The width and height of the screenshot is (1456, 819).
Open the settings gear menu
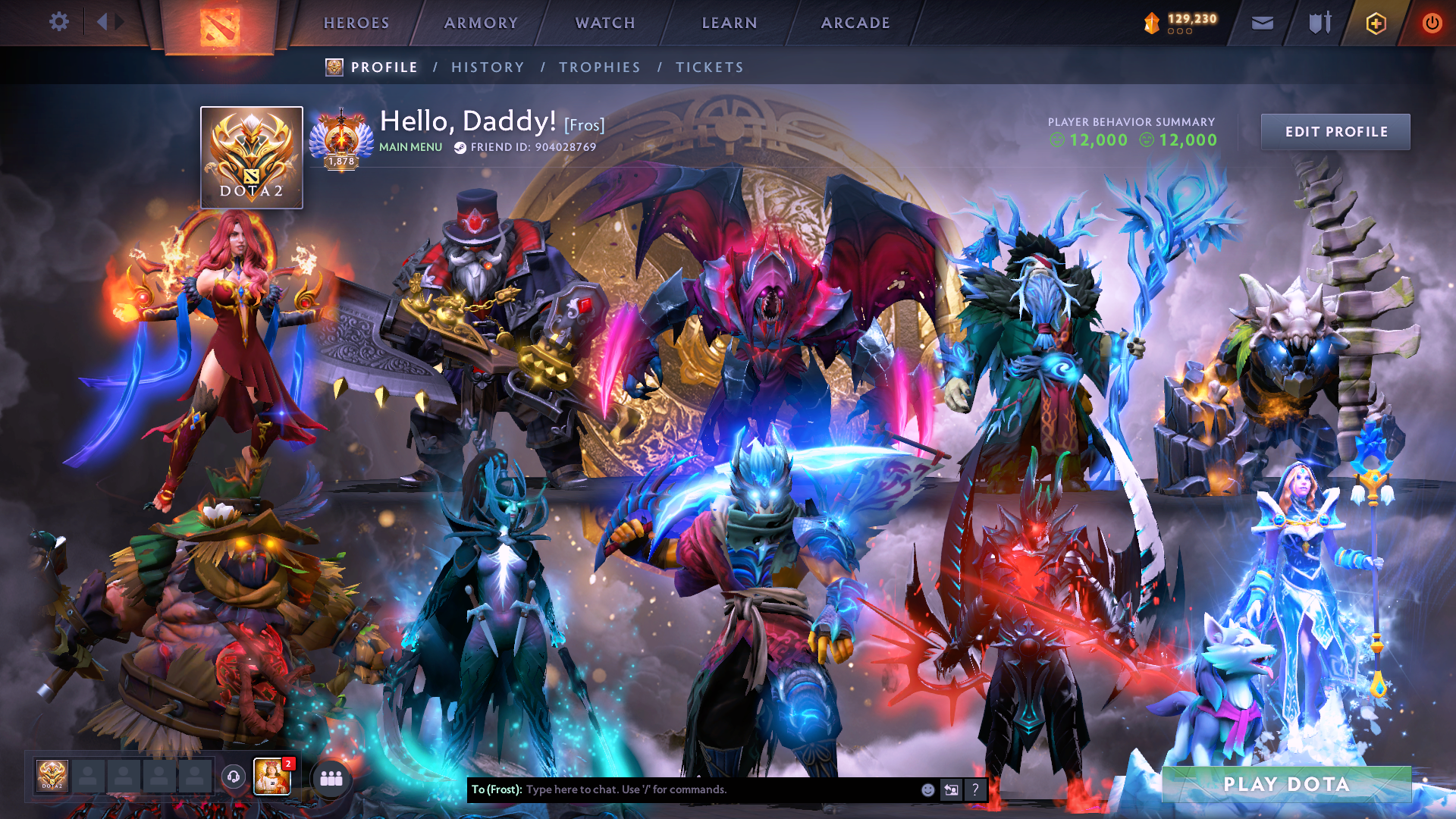pyautogui.click(x=59, y=22)
